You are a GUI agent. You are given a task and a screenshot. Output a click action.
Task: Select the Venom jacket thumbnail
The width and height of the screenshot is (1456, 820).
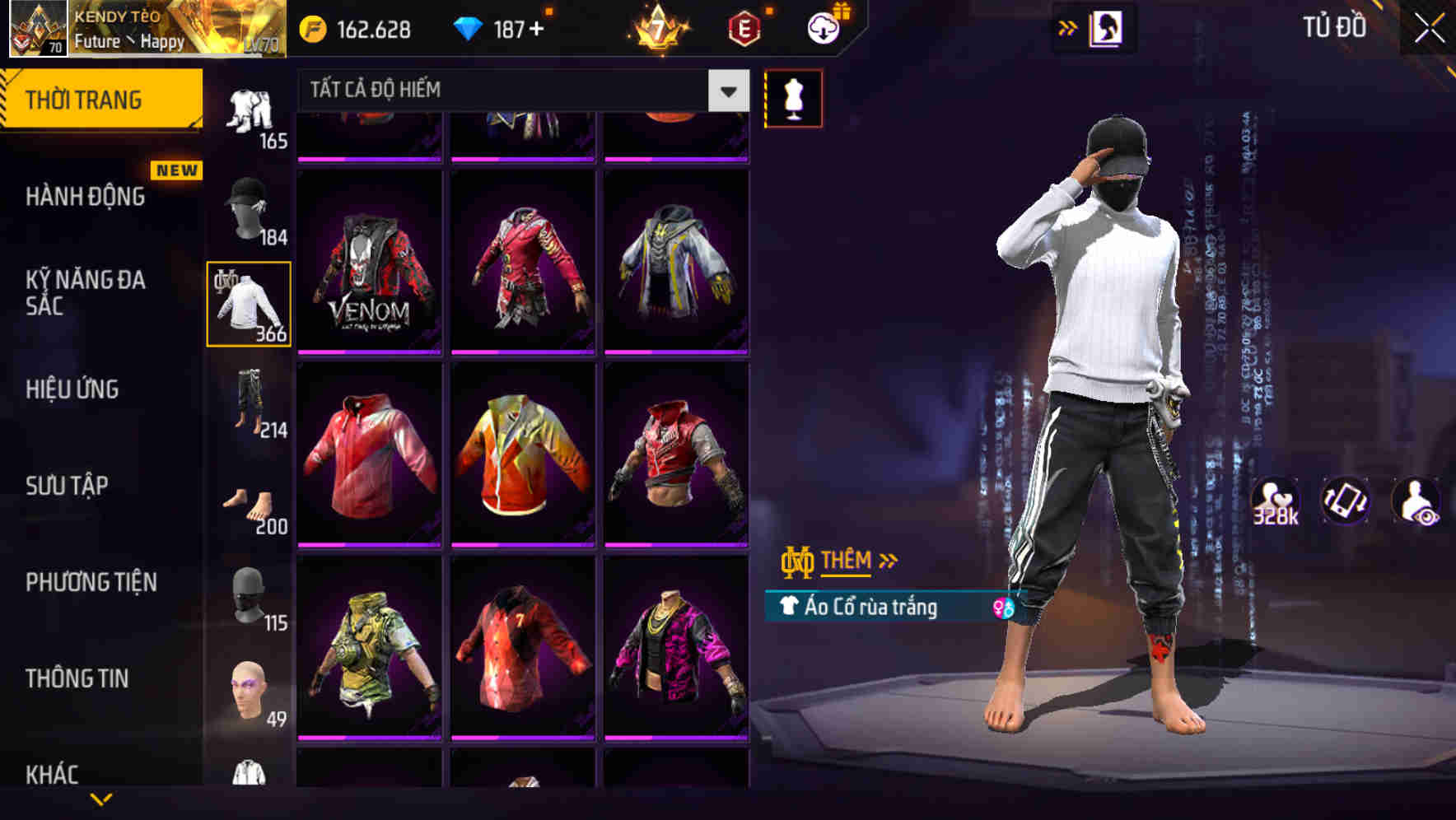pos(369,262)
